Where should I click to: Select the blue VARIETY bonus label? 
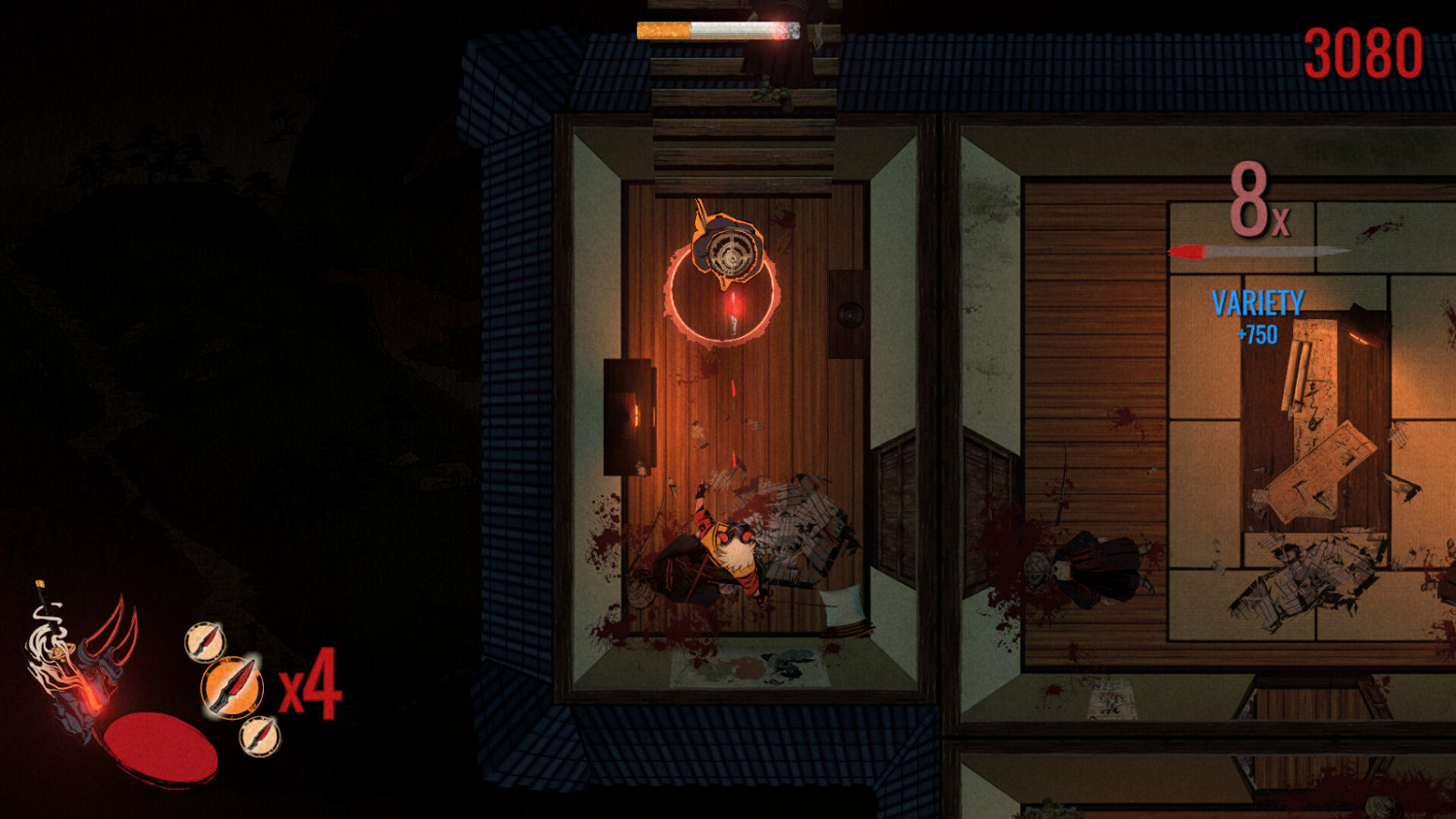1256,304
